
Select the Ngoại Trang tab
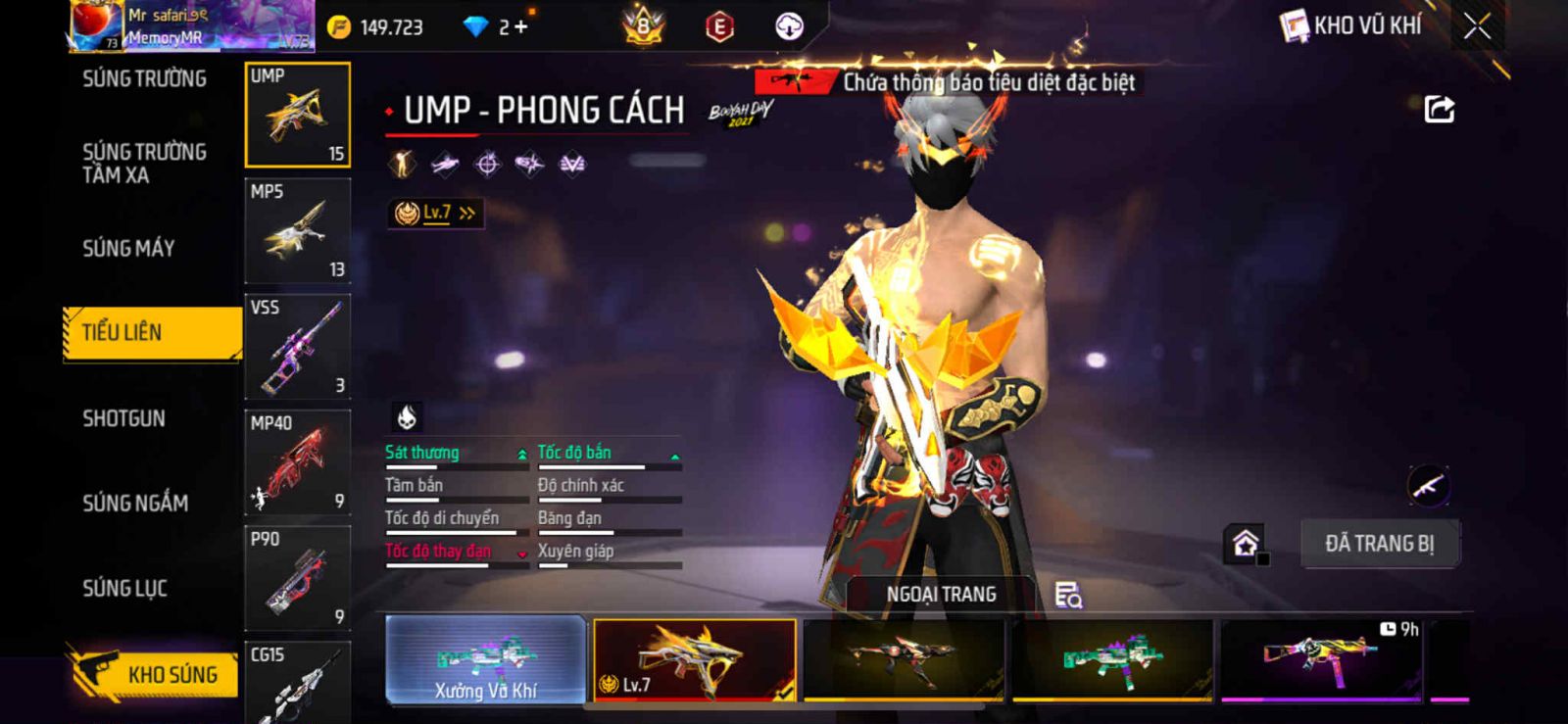pyautogui.click(x=941, y=595)
